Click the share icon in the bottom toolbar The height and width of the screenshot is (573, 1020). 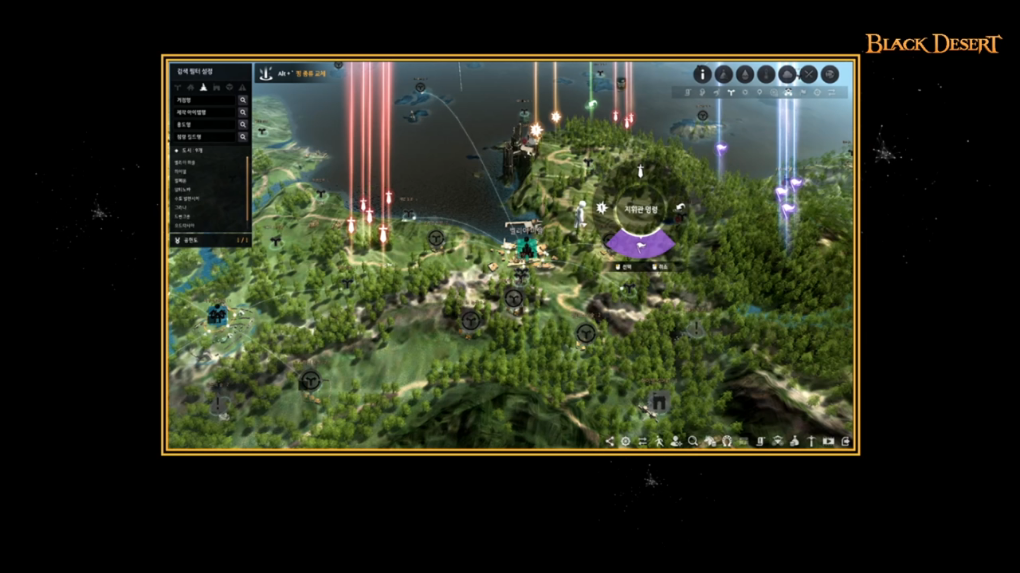pyautogui.click(x=610, y=441)
